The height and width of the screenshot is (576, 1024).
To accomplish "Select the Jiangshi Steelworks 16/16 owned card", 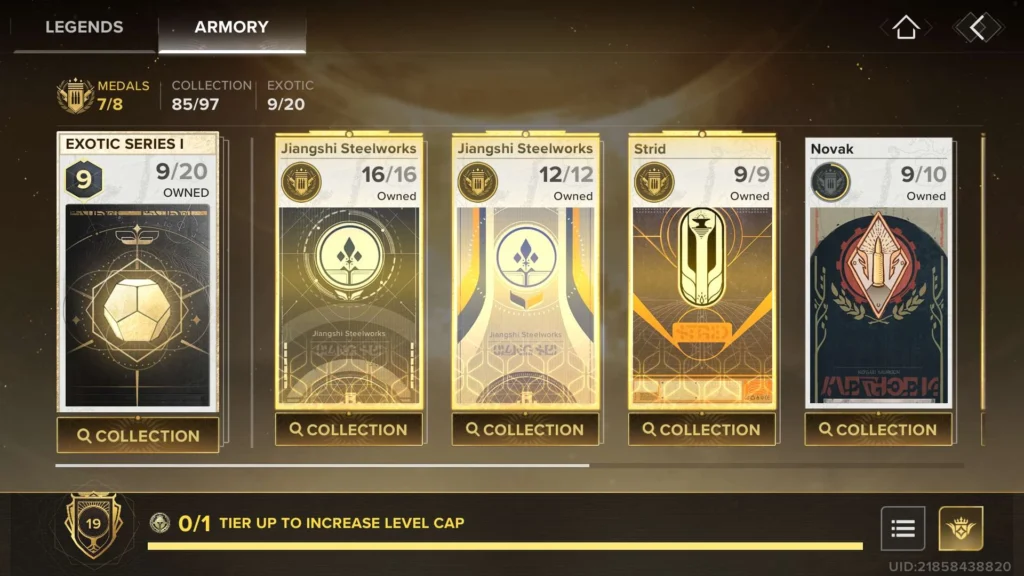I will pos(349,290).
